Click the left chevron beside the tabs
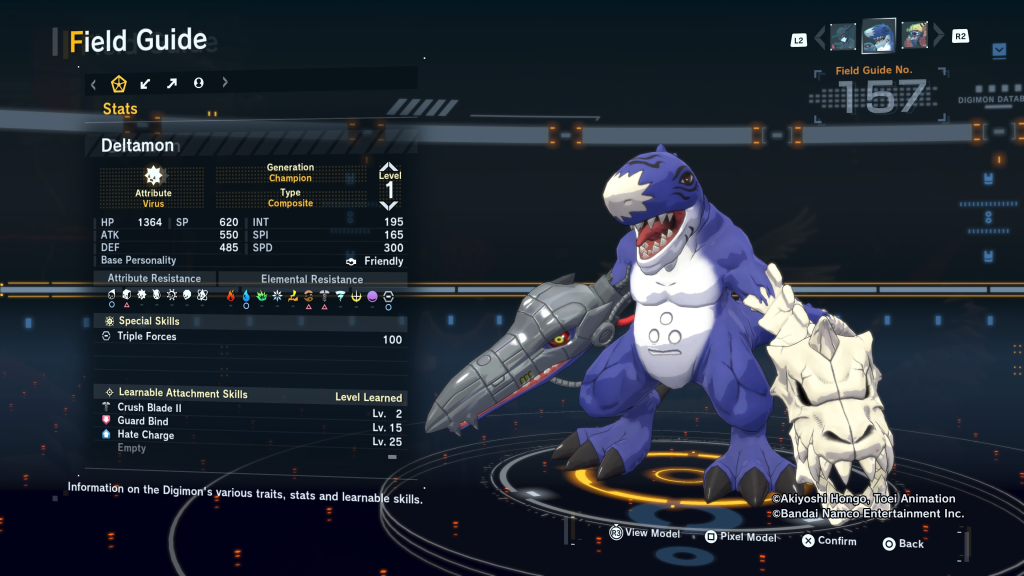Screen dimensions: 1024x576 click(x=93, y=83)
